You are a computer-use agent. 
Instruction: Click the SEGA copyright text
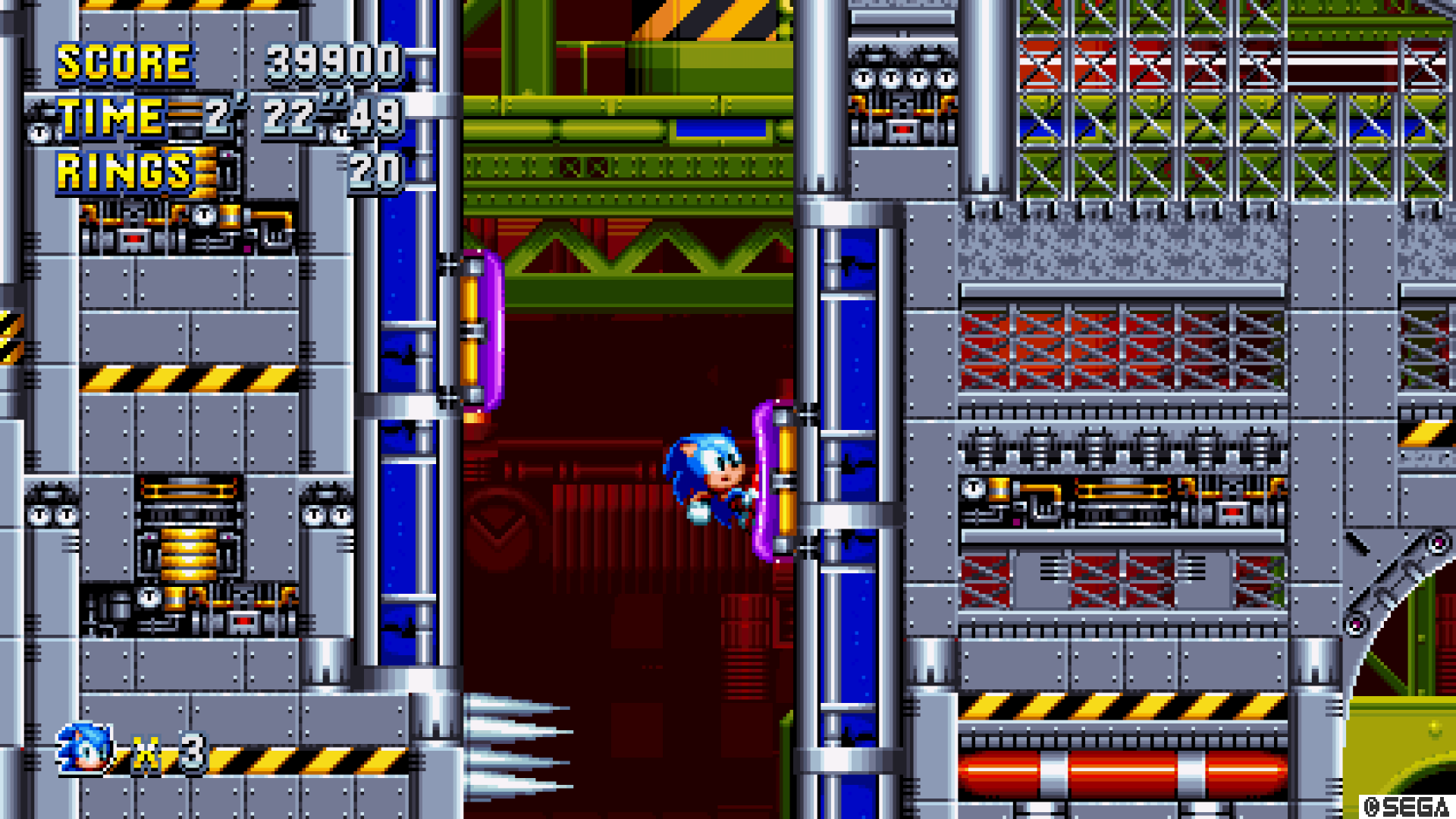(1407, 805)
